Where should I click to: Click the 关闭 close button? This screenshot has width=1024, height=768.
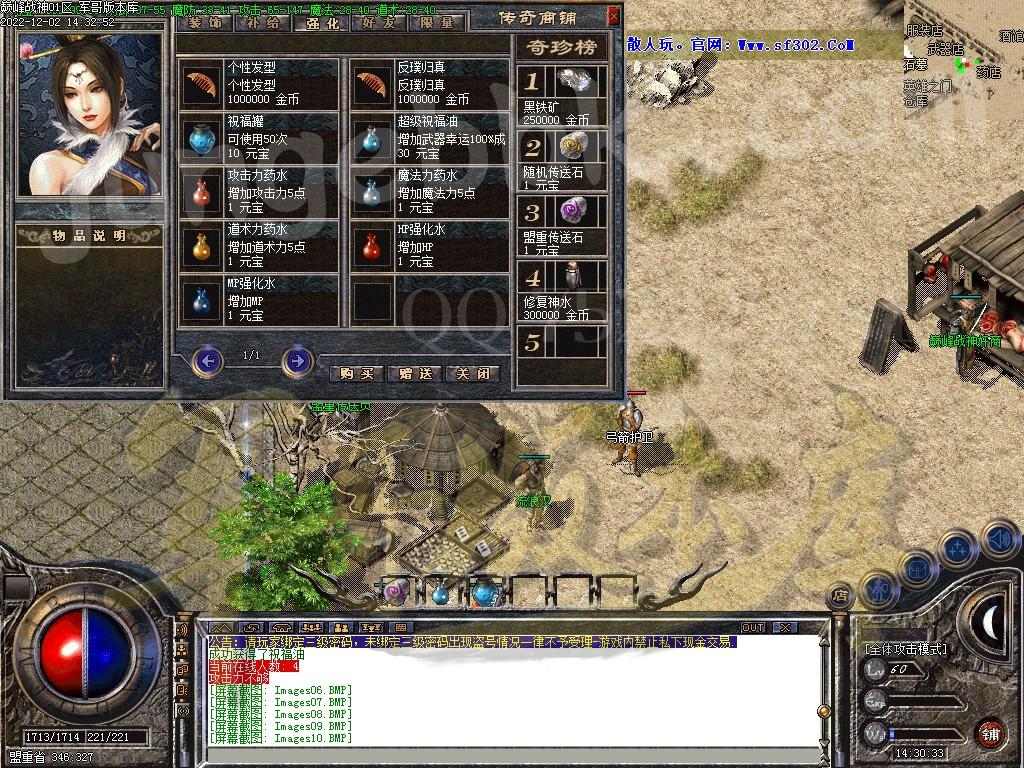click(474, 374)
